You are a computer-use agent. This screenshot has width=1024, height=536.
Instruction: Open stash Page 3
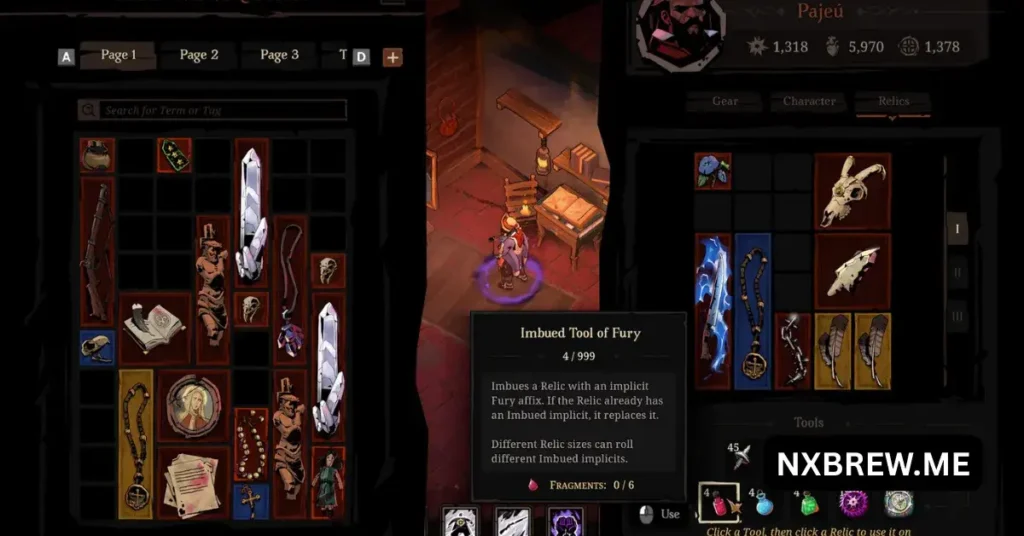tap(279, 55)
